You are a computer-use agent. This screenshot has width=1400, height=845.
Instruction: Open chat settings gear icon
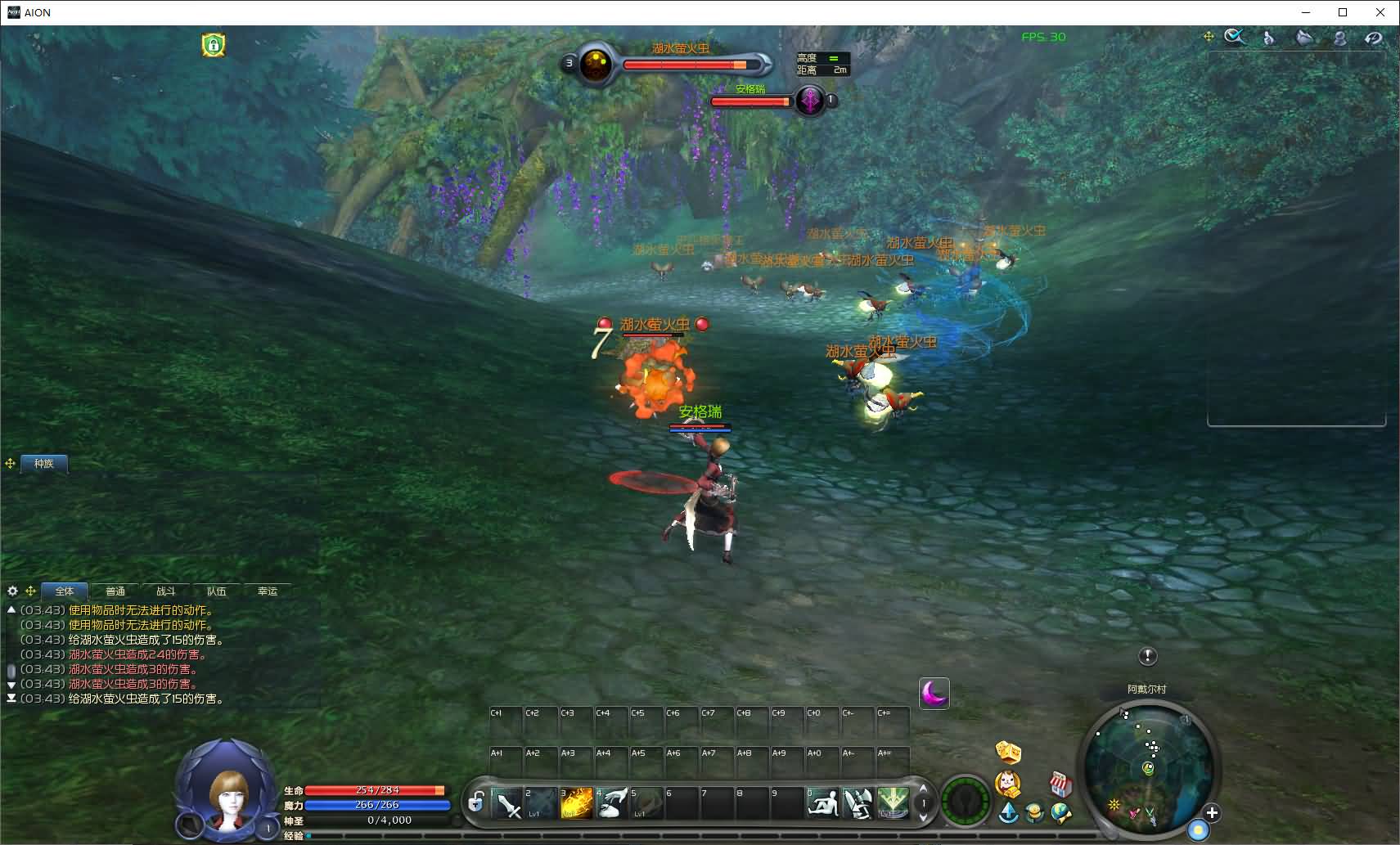12,591
